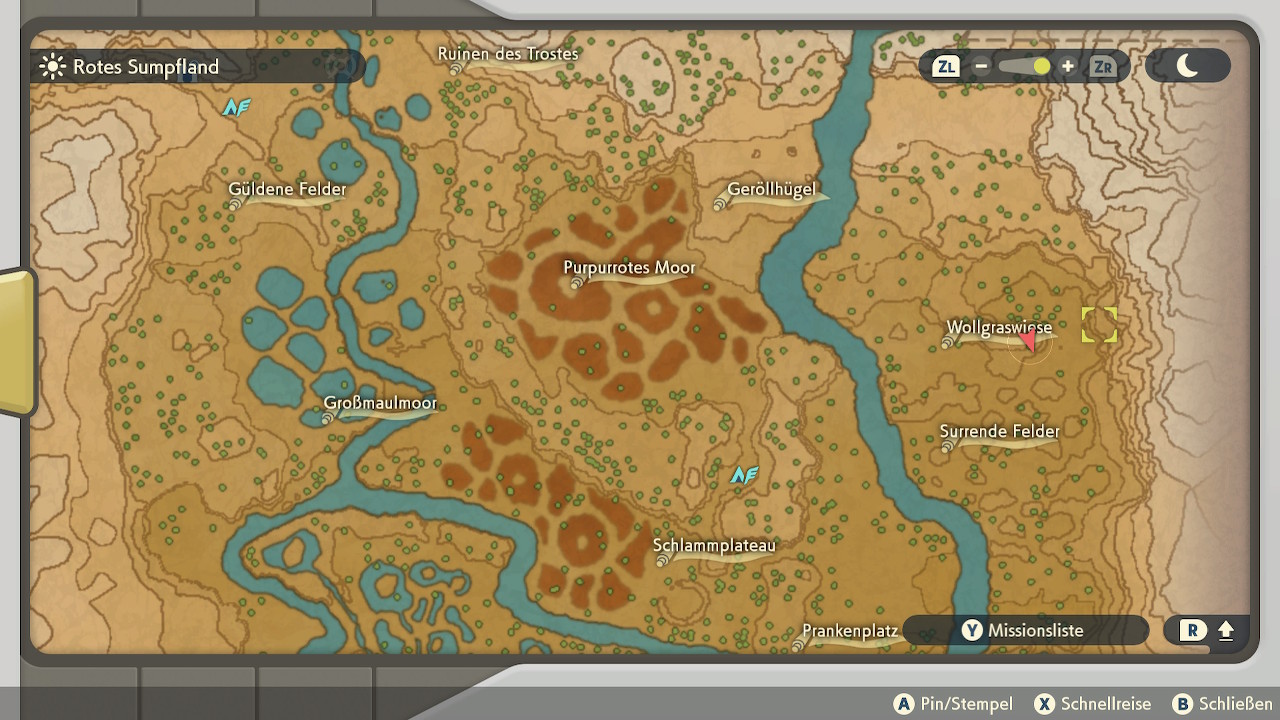The image size is (1280, 720).
Task: Click the moon time-of-day icon
Action: click(1187, 66)
